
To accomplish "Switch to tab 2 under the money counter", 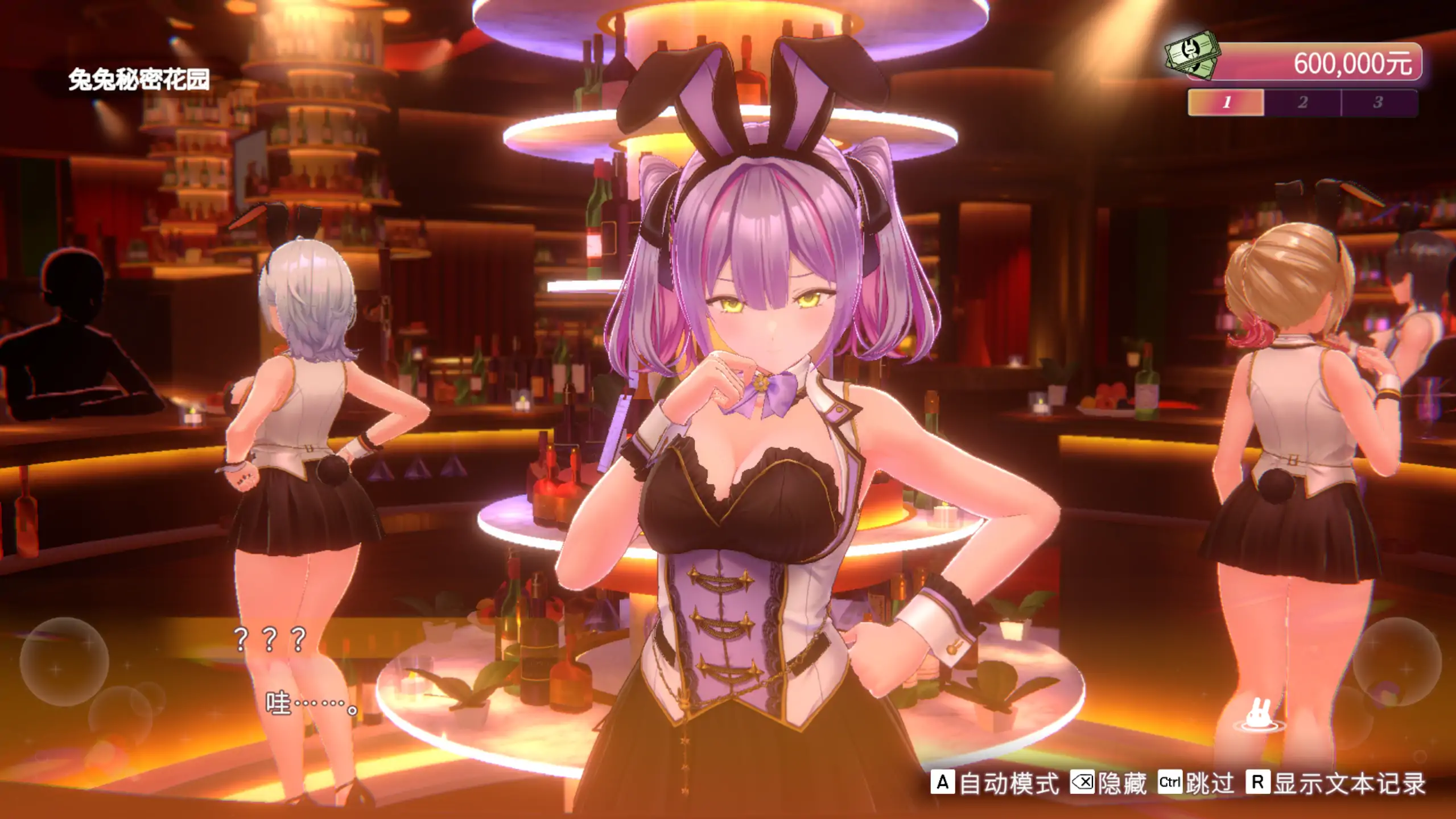I will pos(1301,104).
